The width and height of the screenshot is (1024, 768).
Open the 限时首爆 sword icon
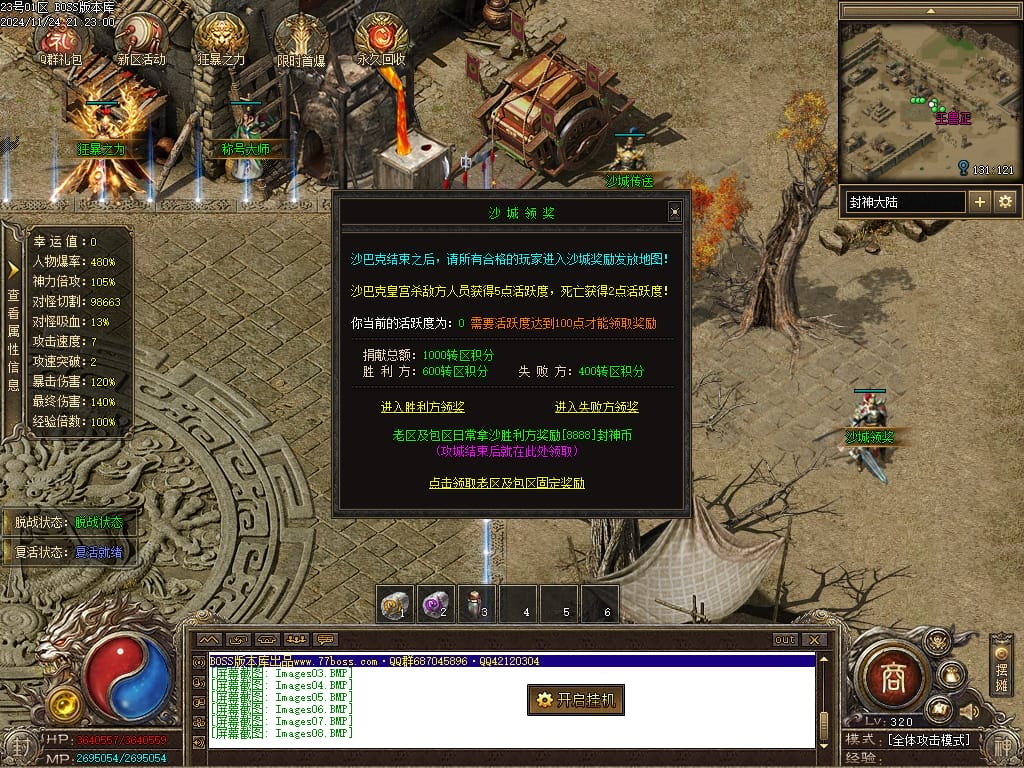[301, 38]
